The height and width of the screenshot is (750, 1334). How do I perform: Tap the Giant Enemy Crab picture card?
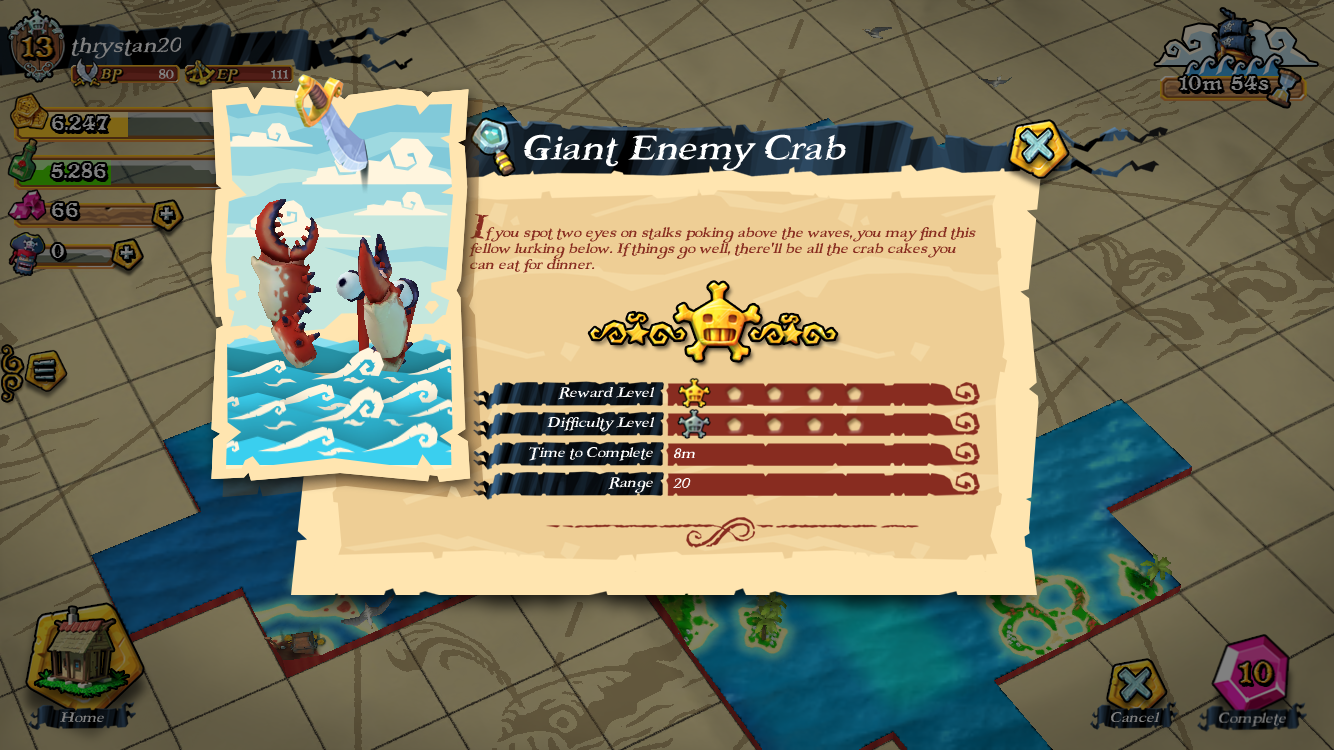point(339,284)
